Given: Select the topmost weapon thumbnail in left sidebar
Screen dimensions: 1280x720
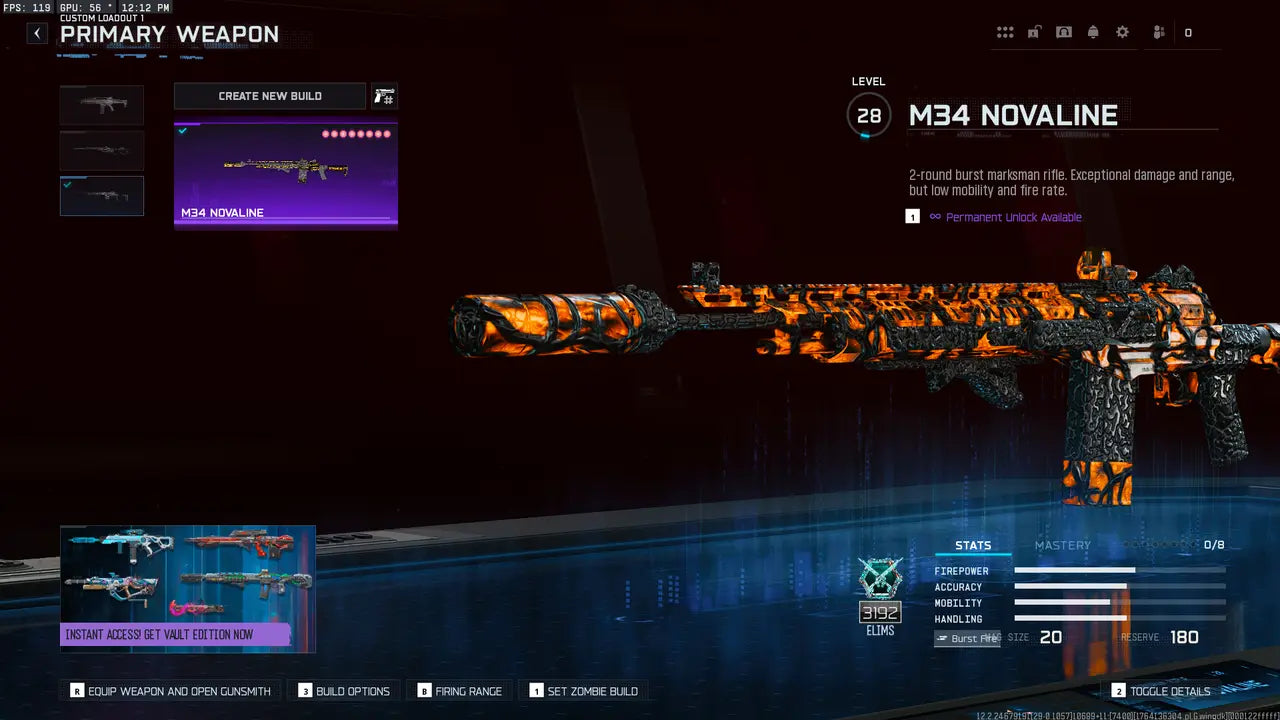Looking at the screenshot, I should click(x=101, y=104).
